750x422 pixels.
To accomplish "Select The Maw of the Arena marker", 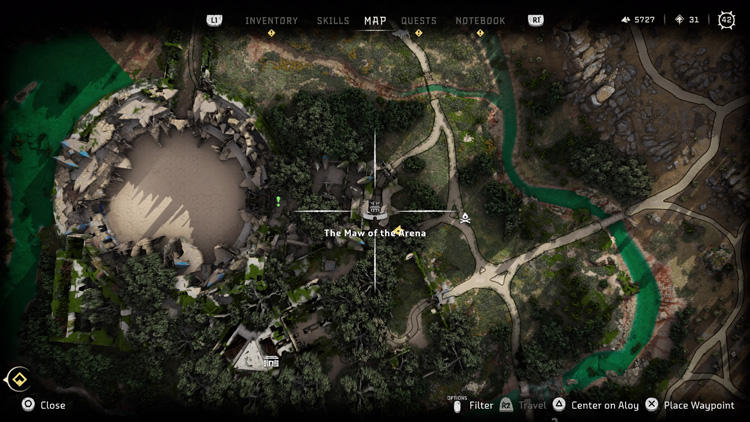I will [x=375, y=210].
